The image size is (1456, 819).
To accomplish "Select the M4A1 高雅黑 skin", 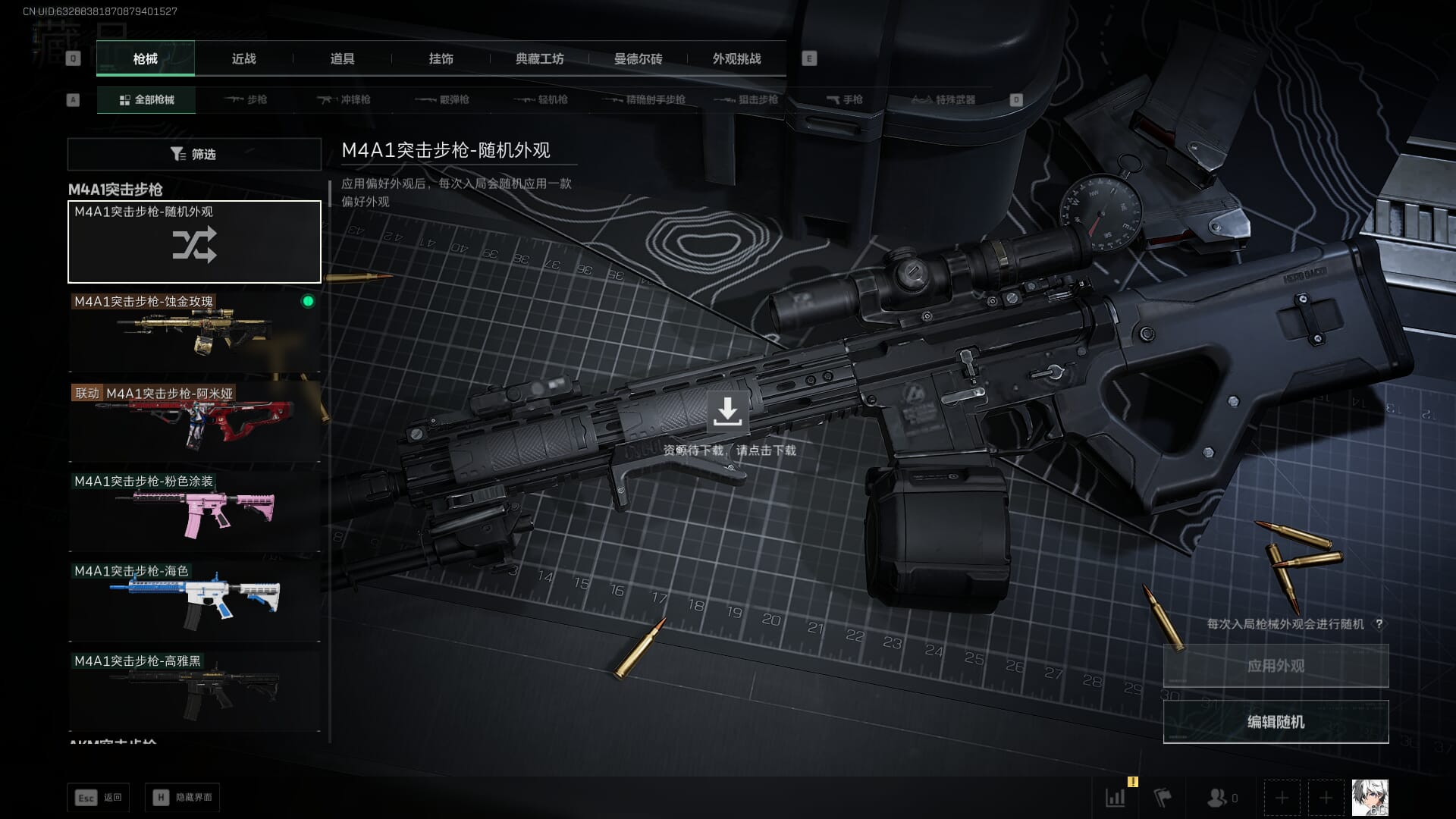I will point(194,691).
